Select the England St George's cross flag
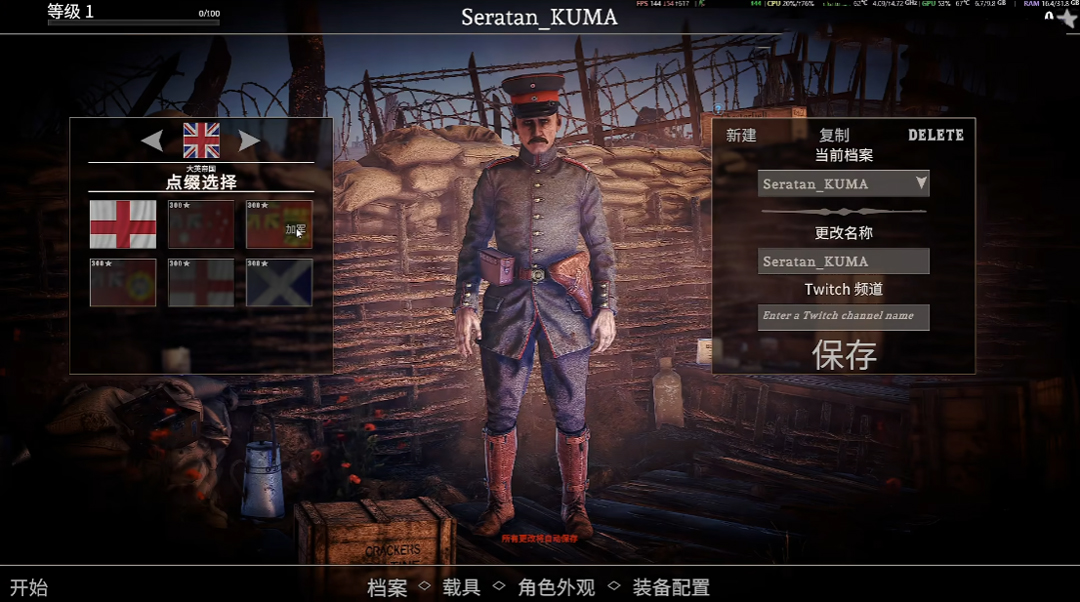Screen dimensions: 1080x602 [123, 224]
